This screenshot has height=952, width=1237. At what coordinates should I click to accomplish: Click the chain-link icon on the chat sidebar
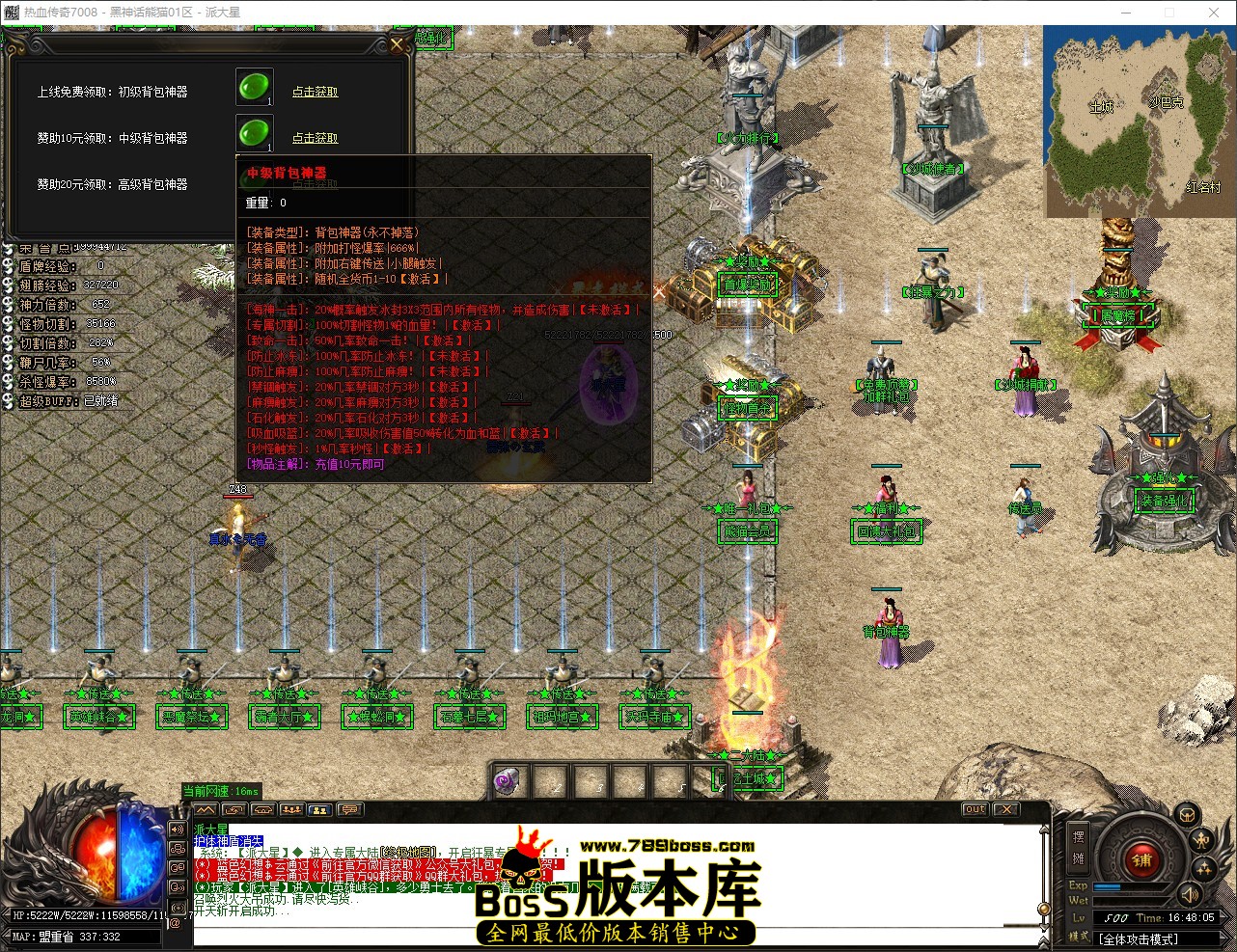pos(178,850)
